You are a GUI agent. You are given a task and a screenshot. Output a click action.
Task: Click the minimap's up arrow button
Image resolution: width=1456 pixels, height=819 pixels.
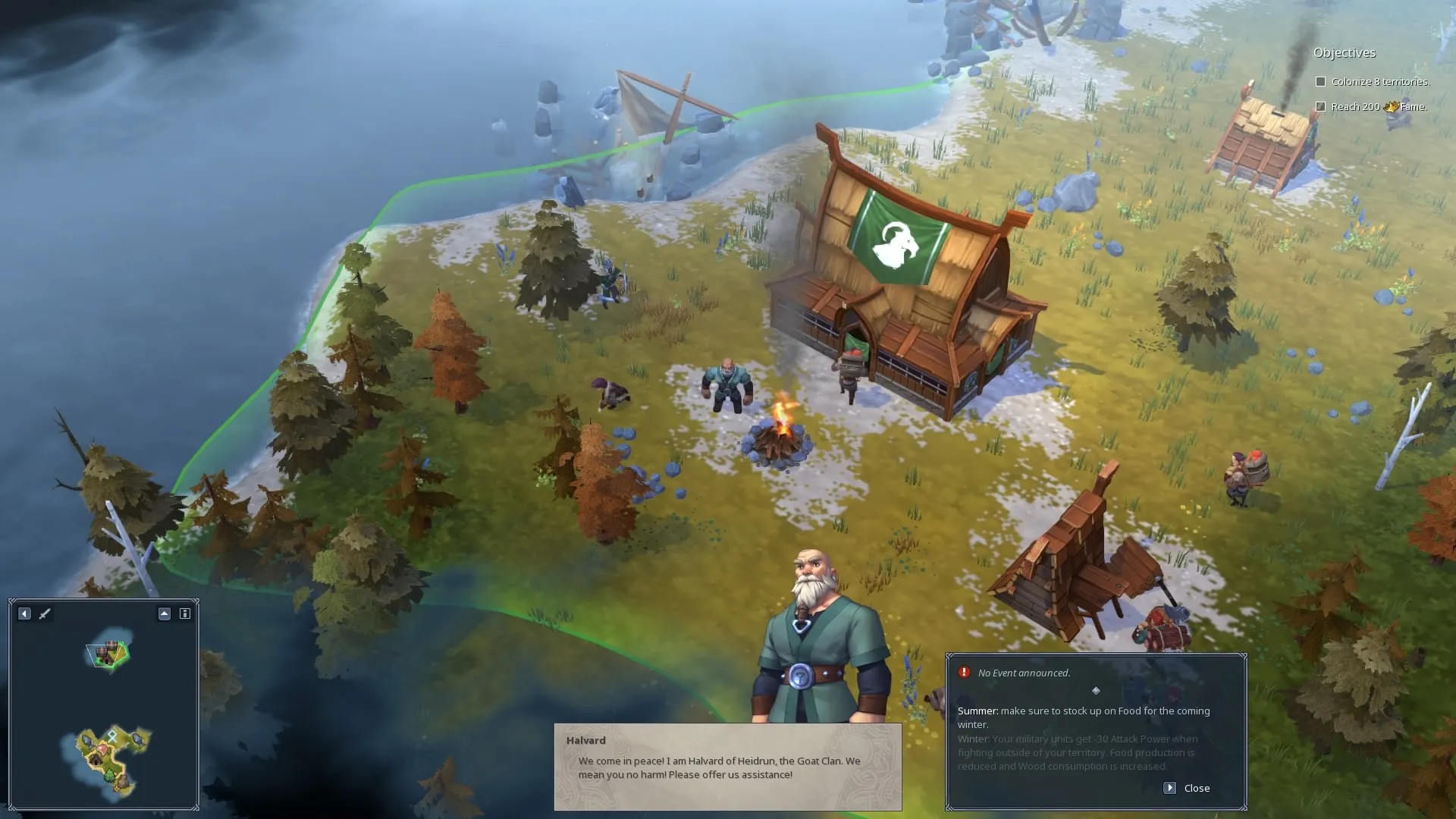164,613
